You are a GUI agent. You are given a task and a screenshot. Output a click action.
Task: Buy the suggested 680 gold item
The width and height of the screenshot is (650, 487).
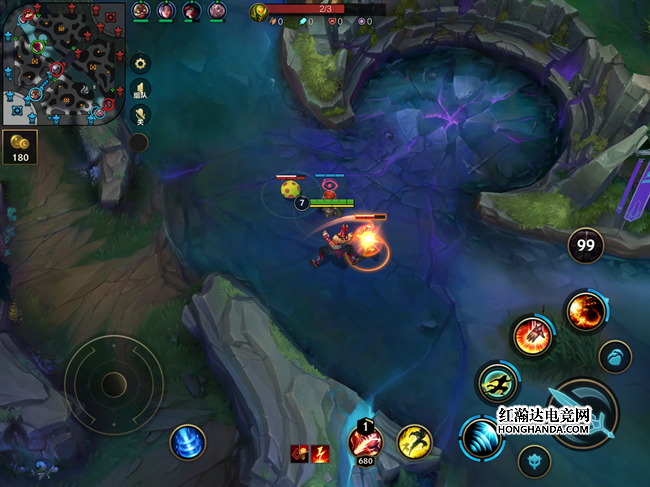[365, 440]
